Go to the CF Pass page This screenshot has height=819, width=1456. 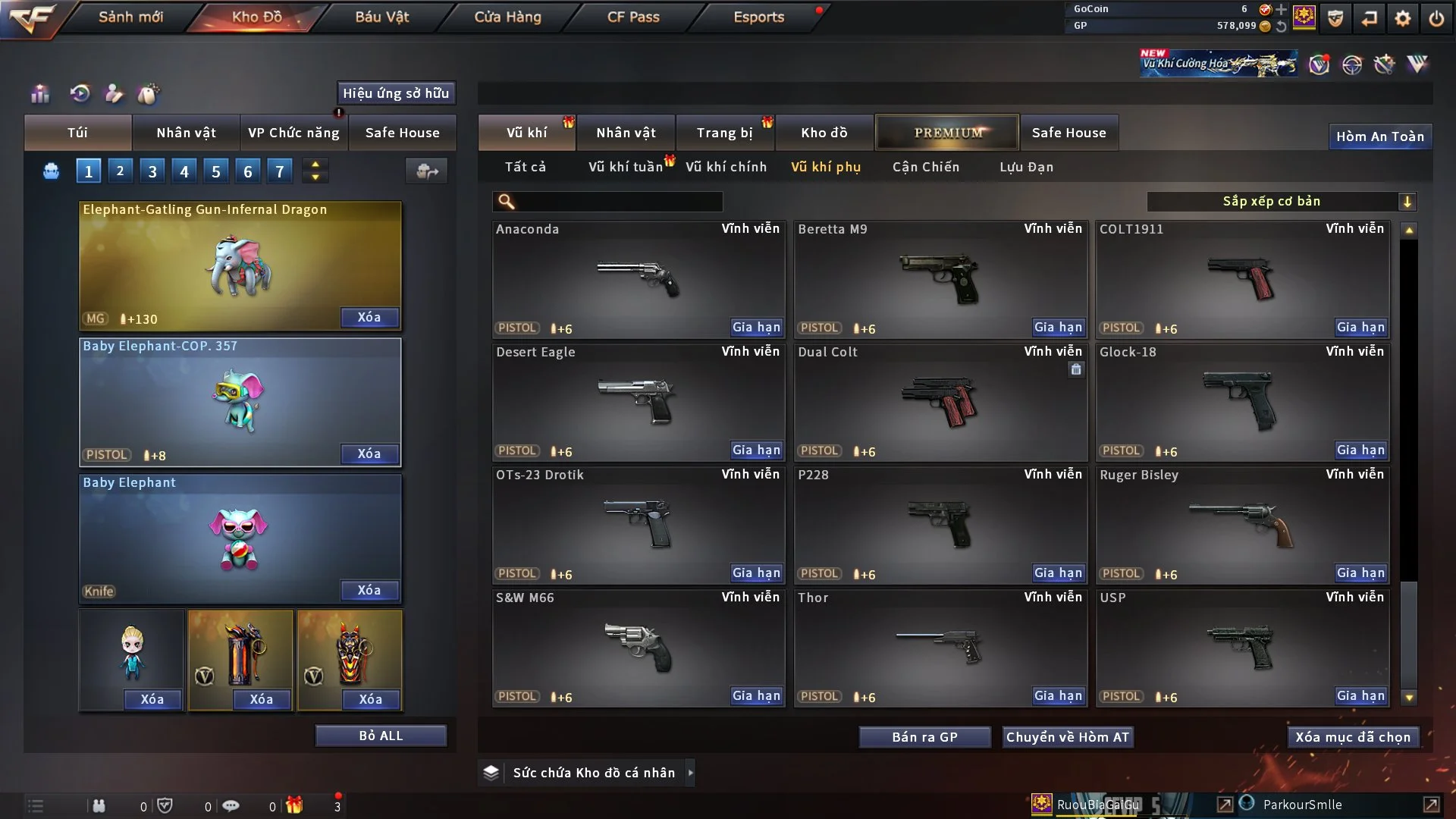(633, 17)
